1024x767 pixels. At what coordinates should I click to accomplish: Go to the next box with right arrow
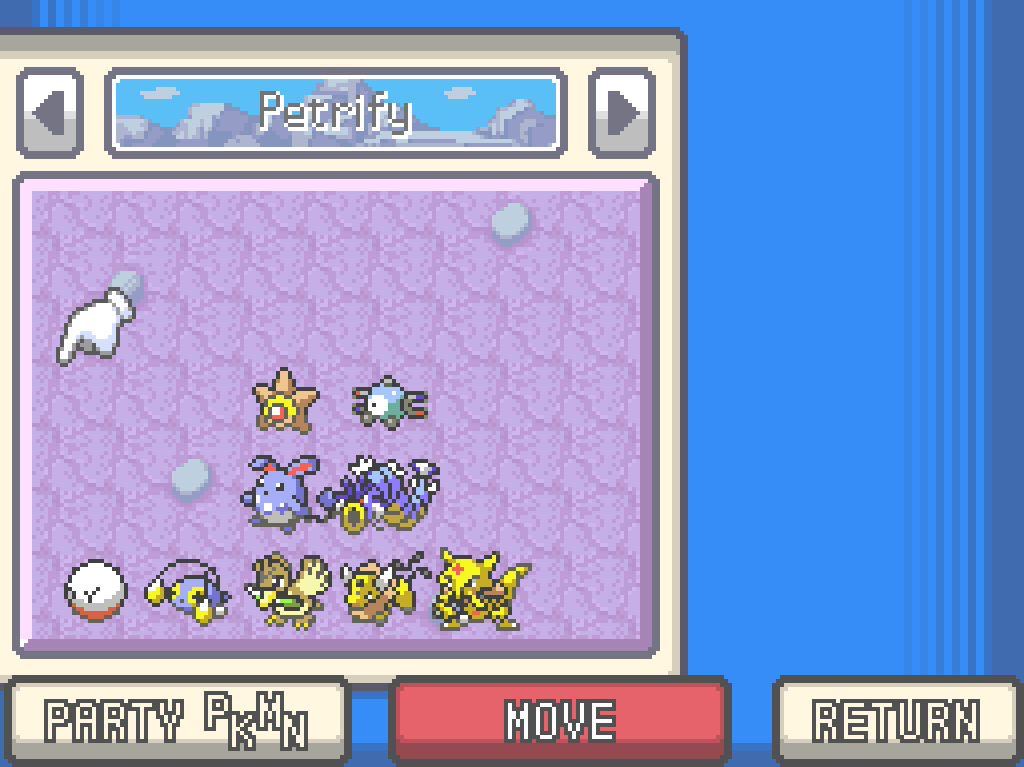coord(622,112)
